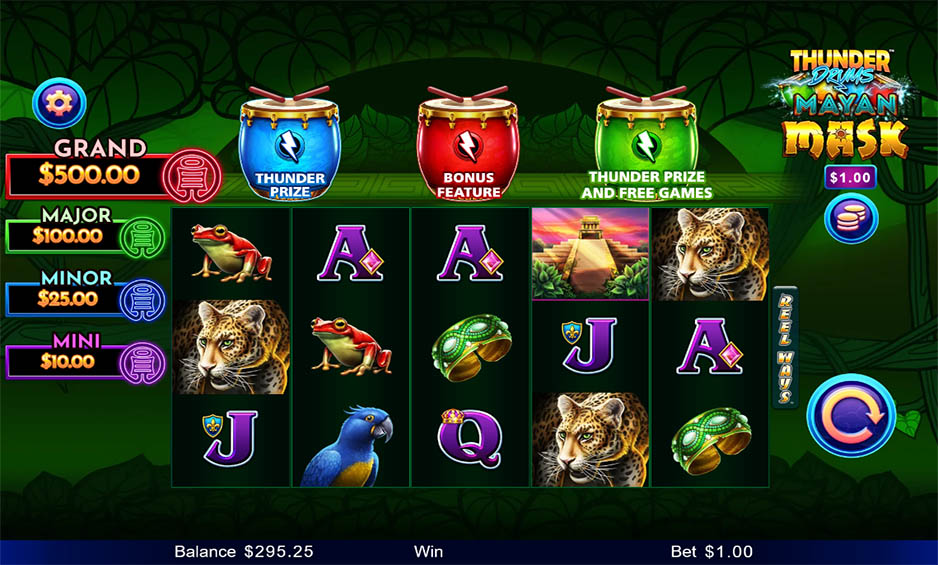Open the coin stack bet selector

(850, 218)
